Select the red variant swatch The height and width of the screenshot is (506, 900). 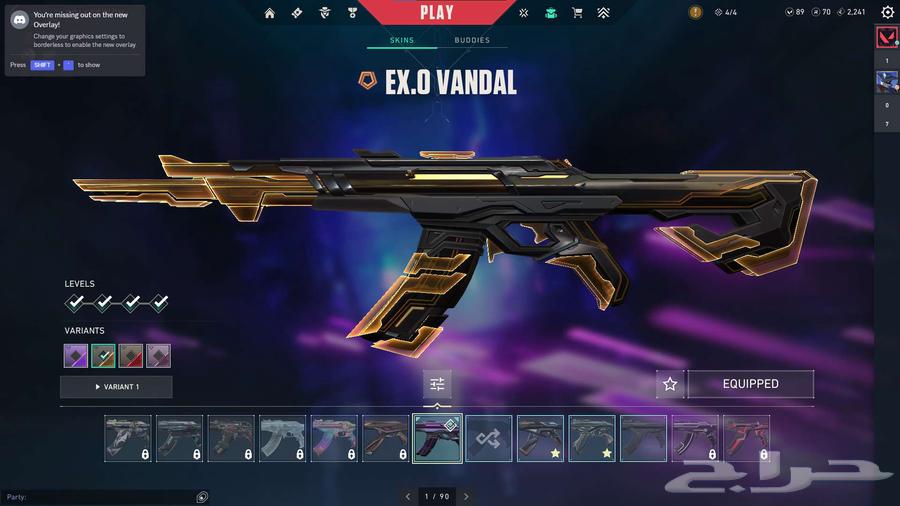click(131, 356)
